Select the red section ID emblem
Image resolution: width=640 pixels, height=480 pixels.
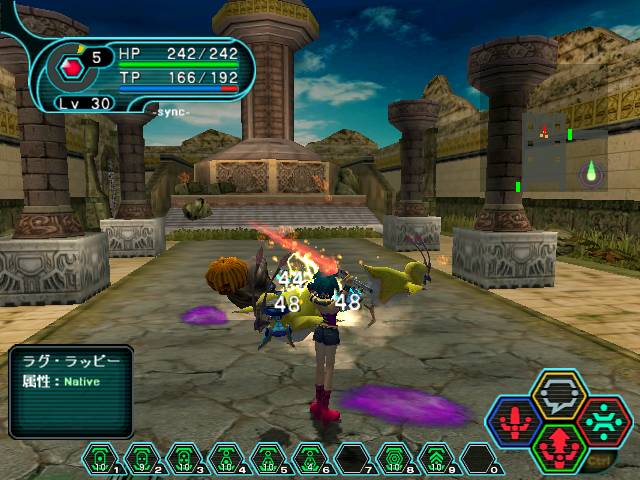click(x=72, y=69)
